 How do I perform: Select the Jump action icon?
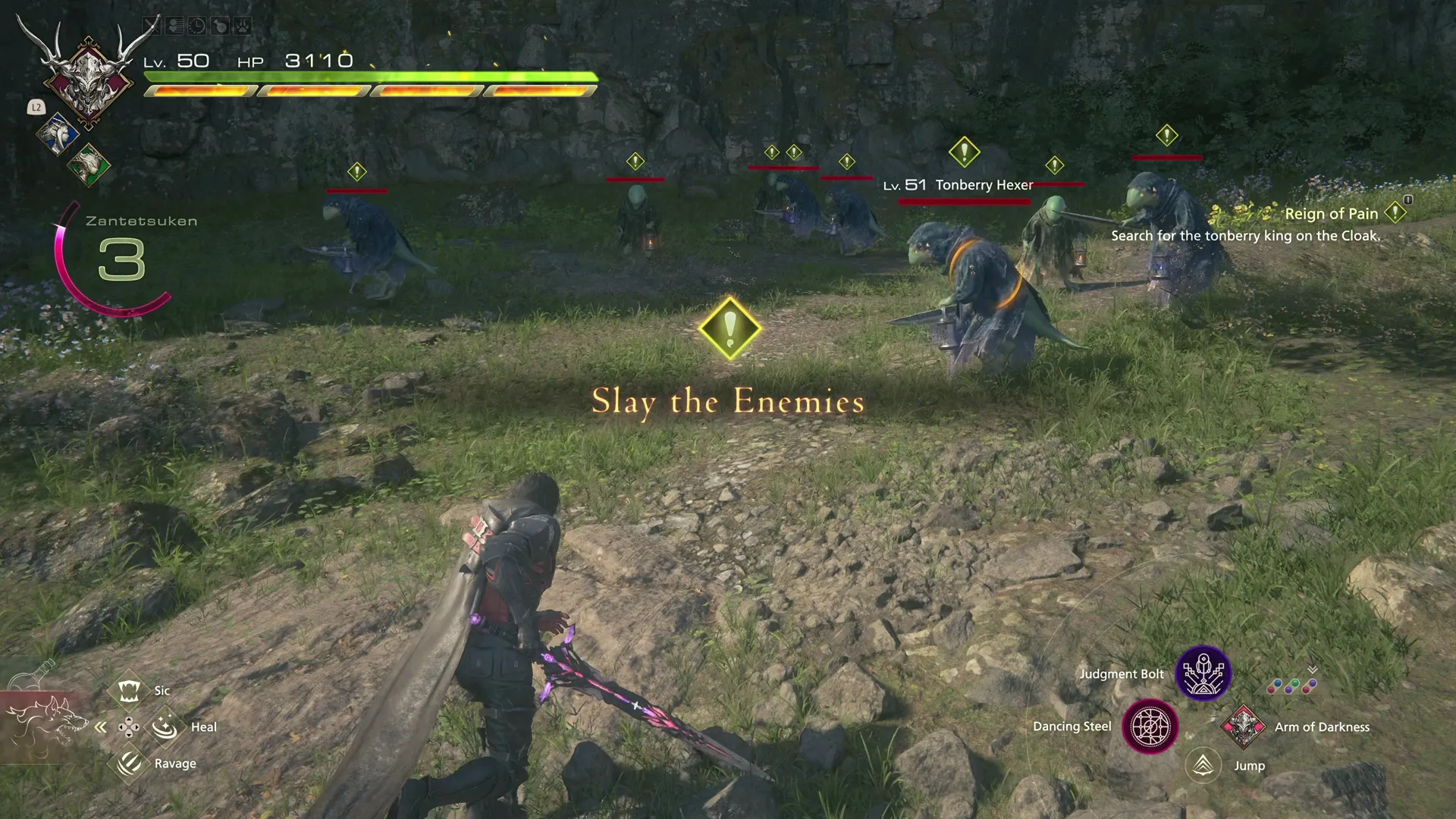click(1205, 765)
